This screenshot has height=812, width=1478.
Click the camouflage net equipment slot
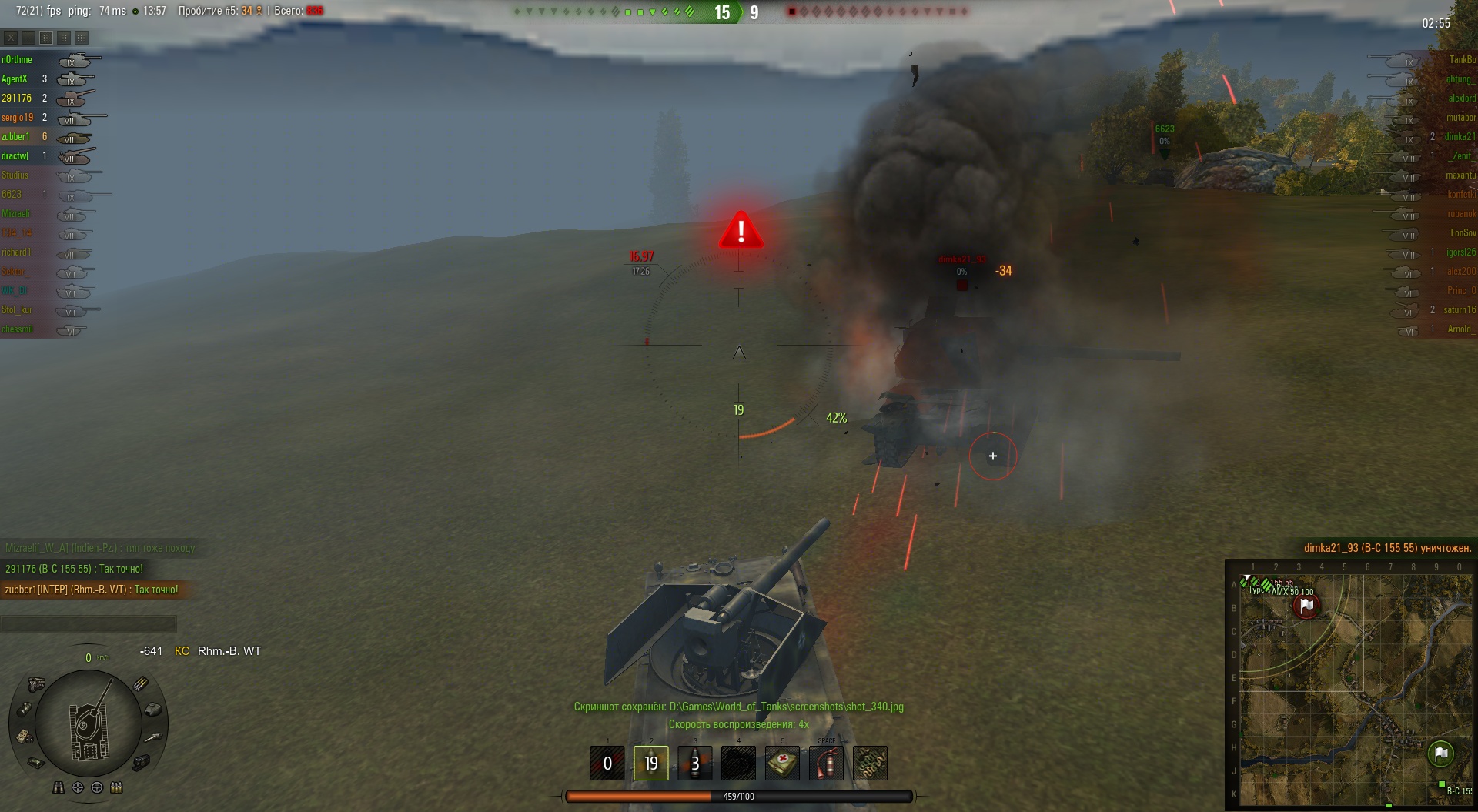(x=870, y=763)
